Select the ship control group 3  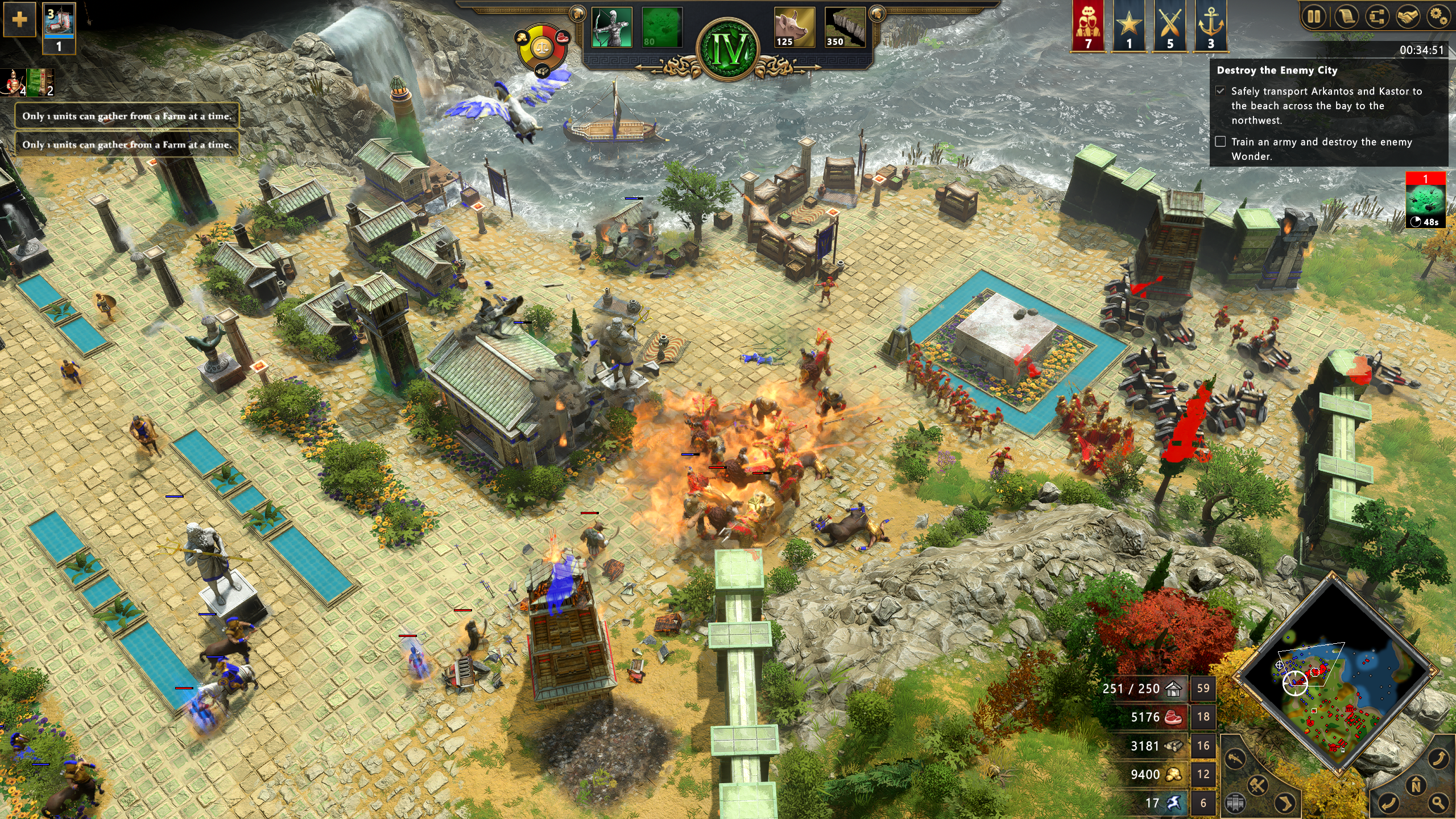click(x=59, y=27)
